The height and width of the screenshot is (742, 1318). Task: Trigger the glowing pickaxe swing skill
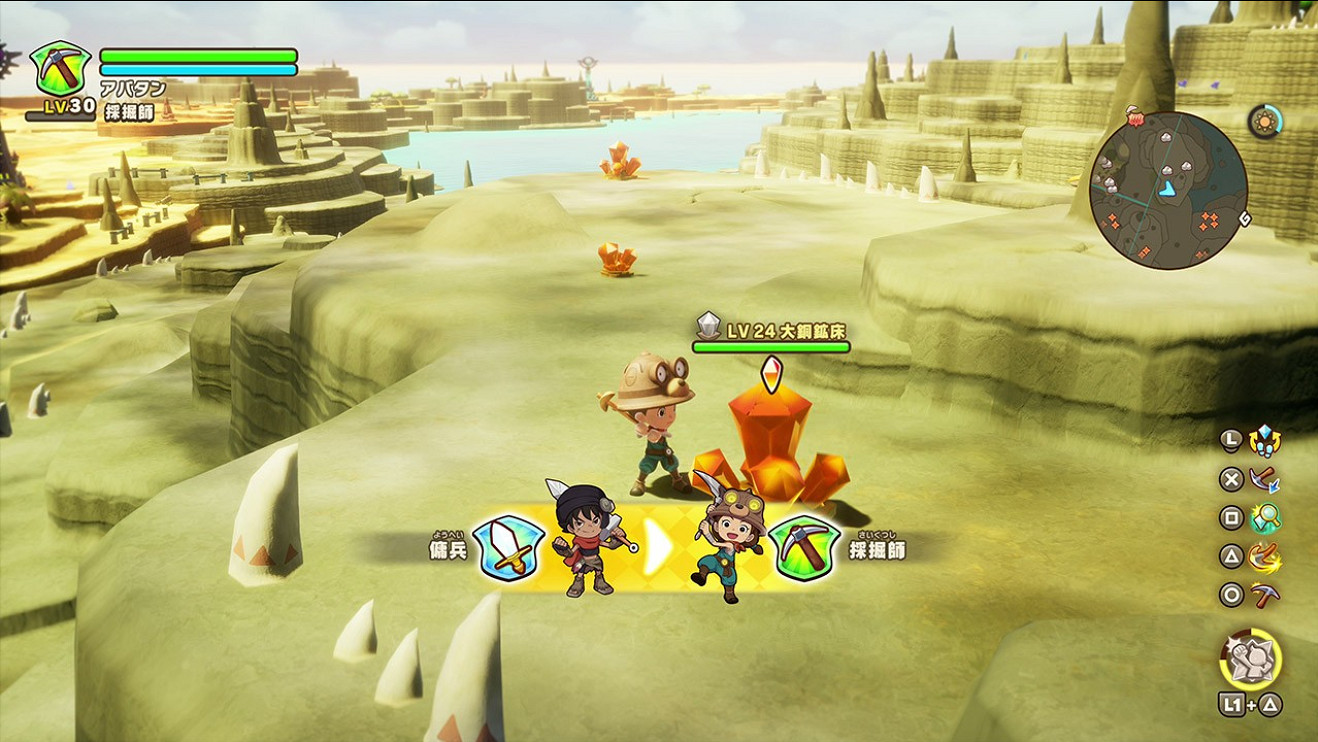(x=1265, y=557)
